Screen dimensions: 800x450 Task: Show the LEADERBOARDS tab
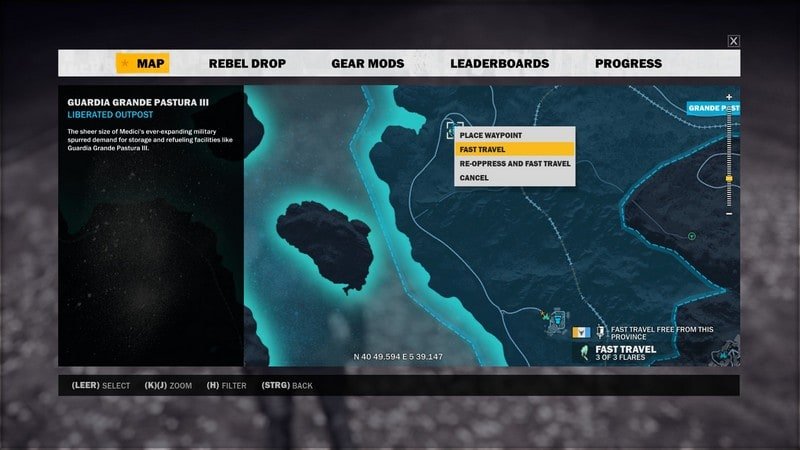[499, 63]
